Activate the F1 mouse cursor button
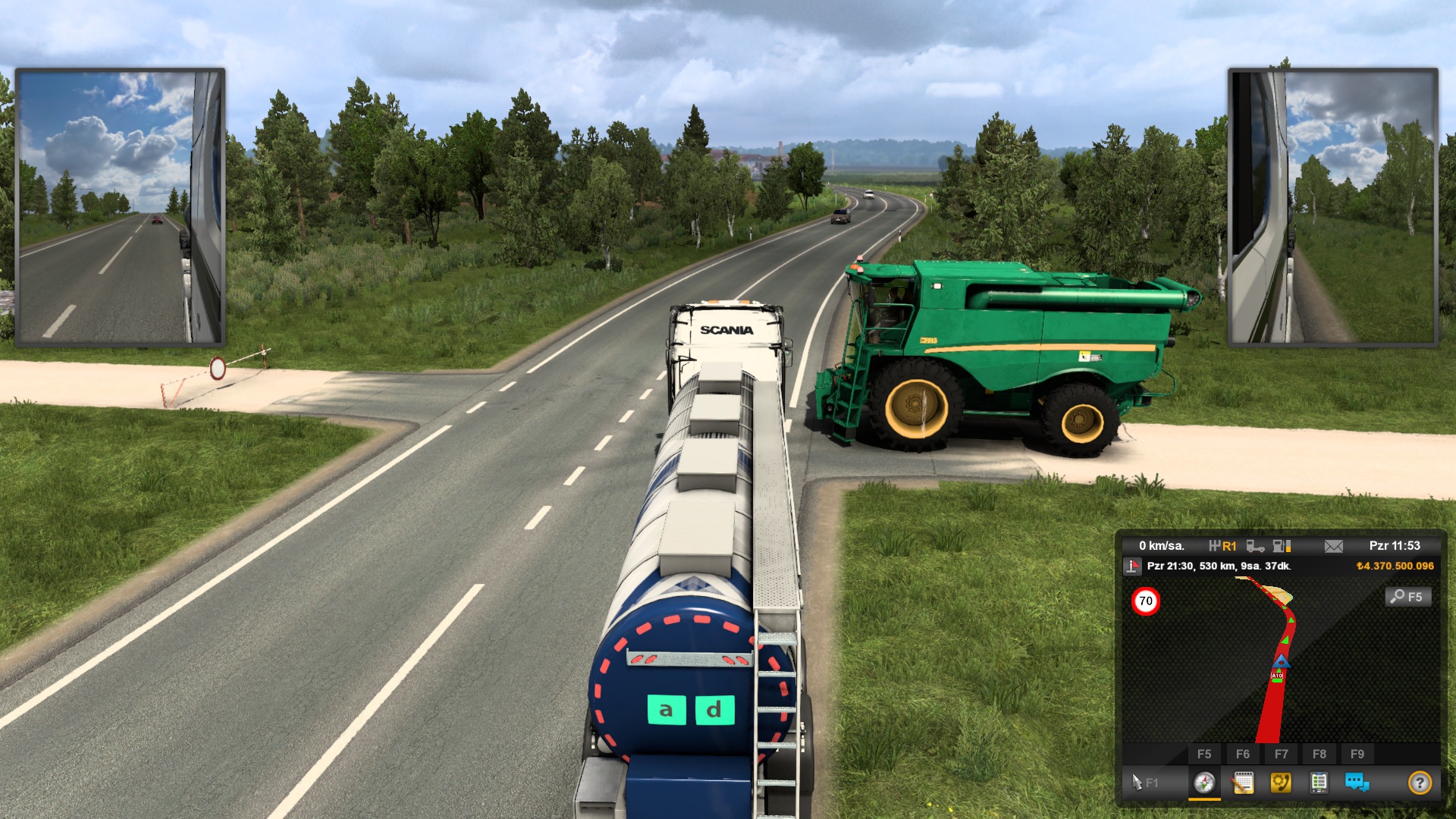 [x=1144, y=783]
